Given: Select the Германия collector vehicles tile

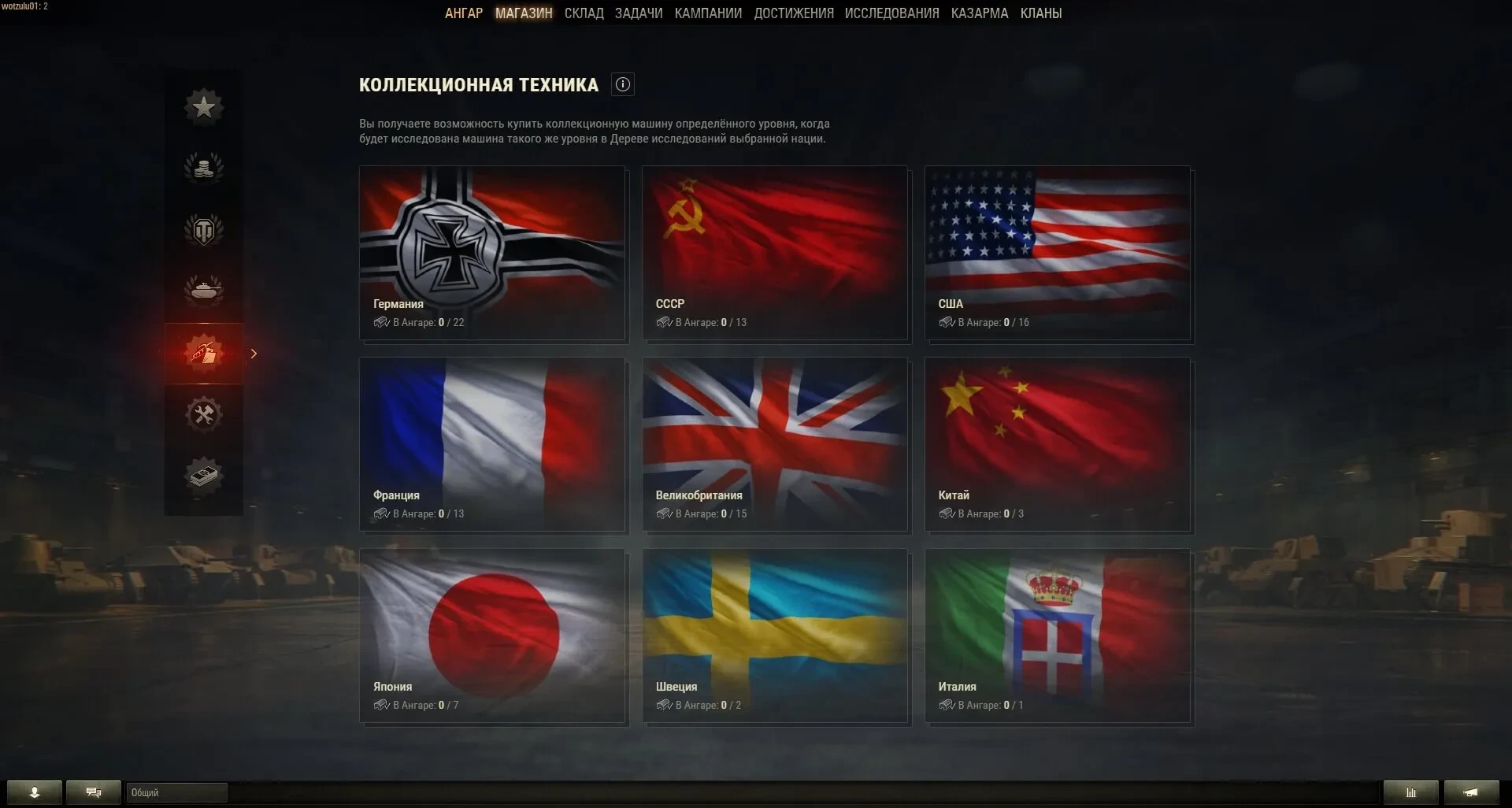Looking at the screenshot, I should (492, 253).
